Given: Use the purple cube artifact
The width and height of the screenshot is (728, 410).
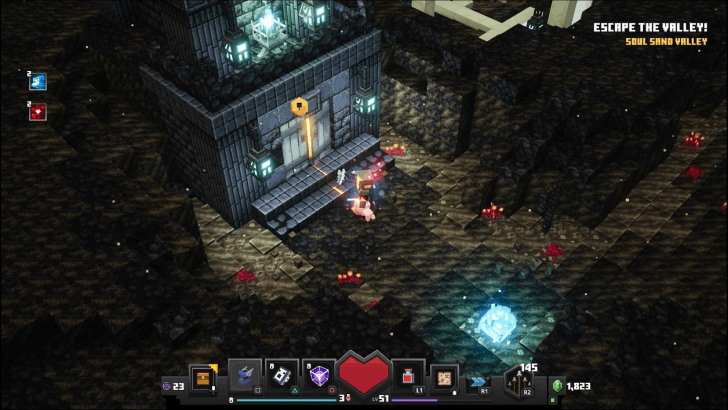Looking at the screenshot, I should 320,375.
